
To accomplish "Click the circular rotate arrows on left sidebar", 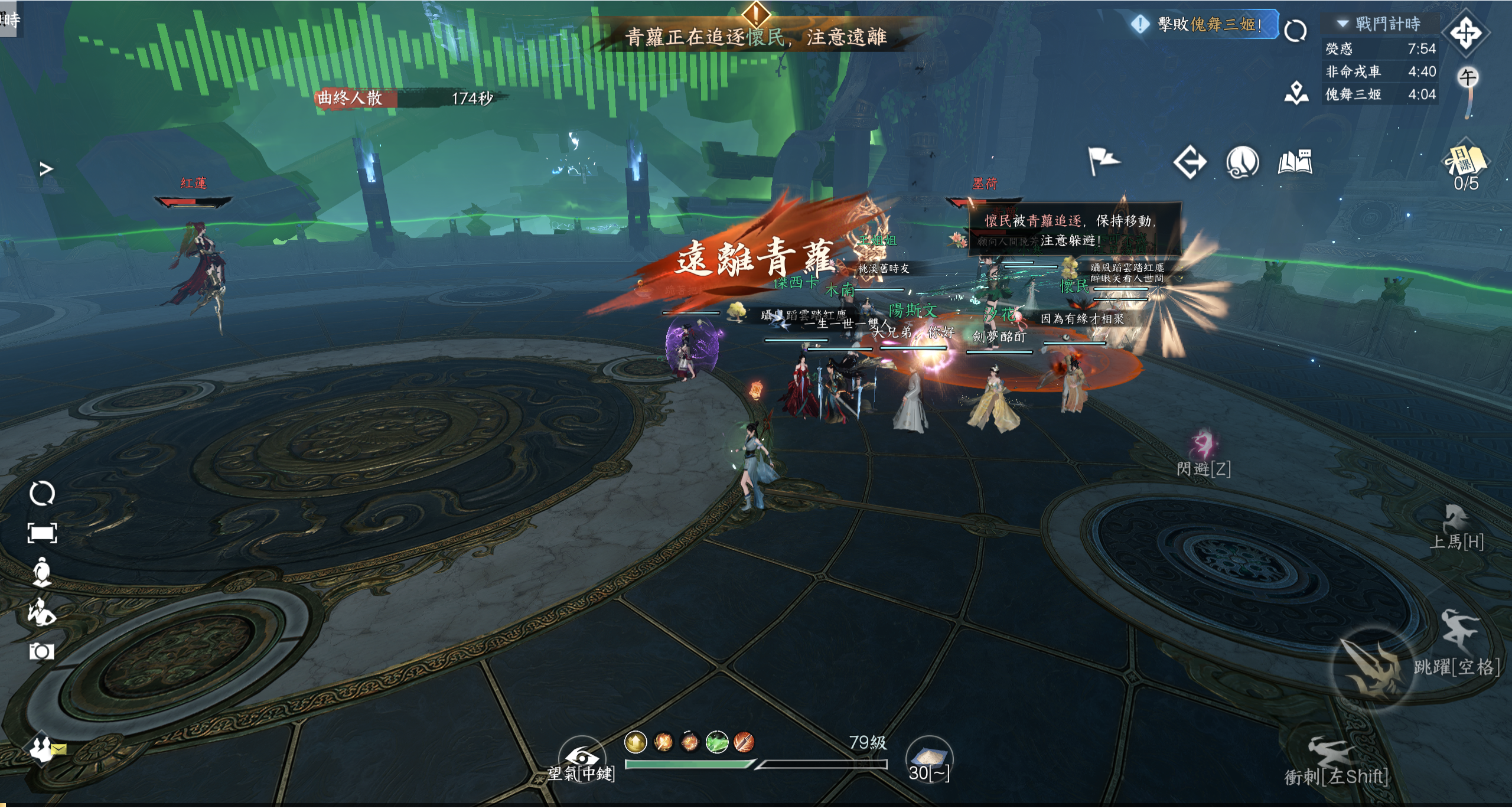I will 42,494.
